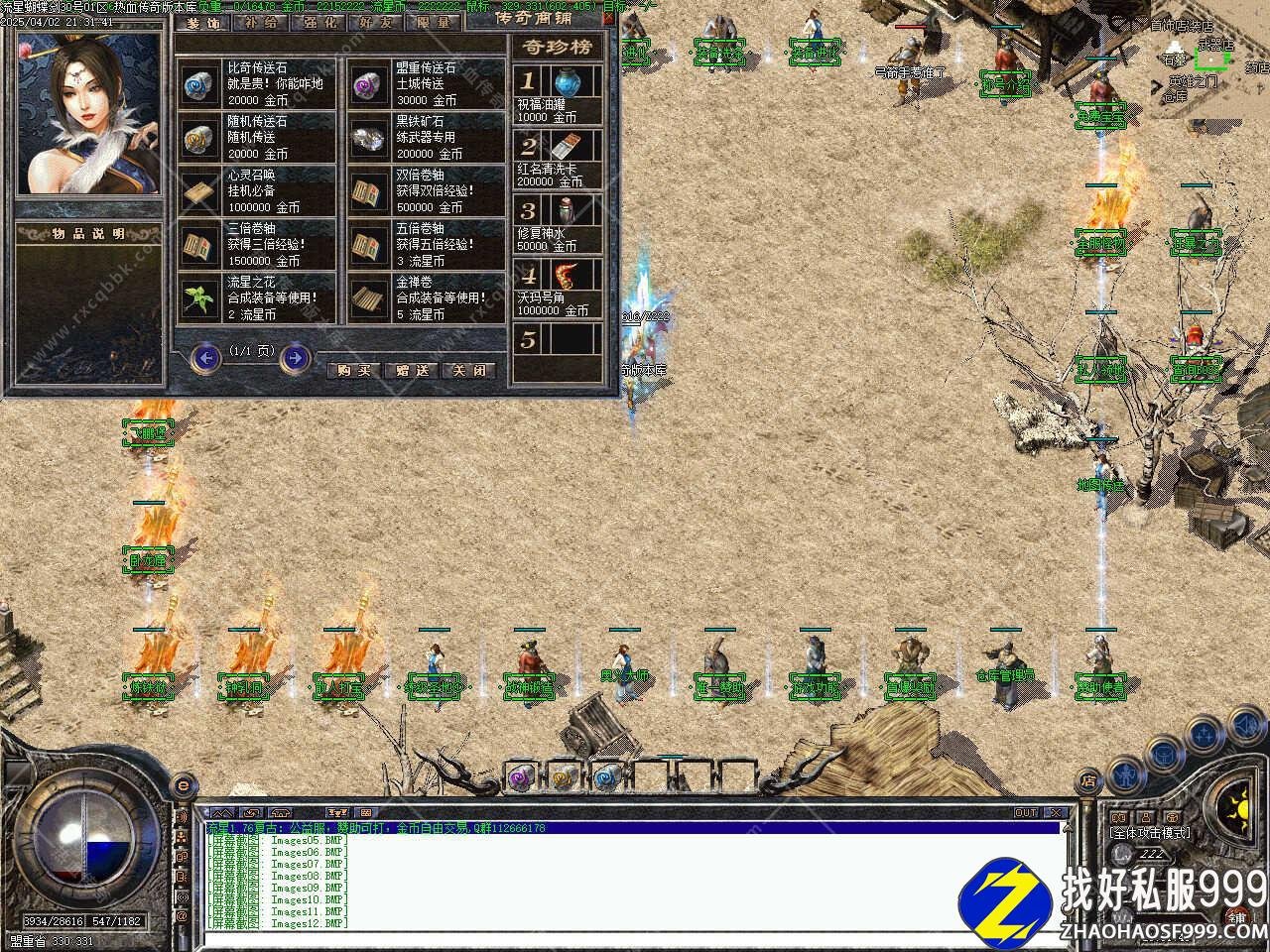Click the 赠送 gift button
Image resolution: width=1270 pixels, height=952 pixels.
412,370
